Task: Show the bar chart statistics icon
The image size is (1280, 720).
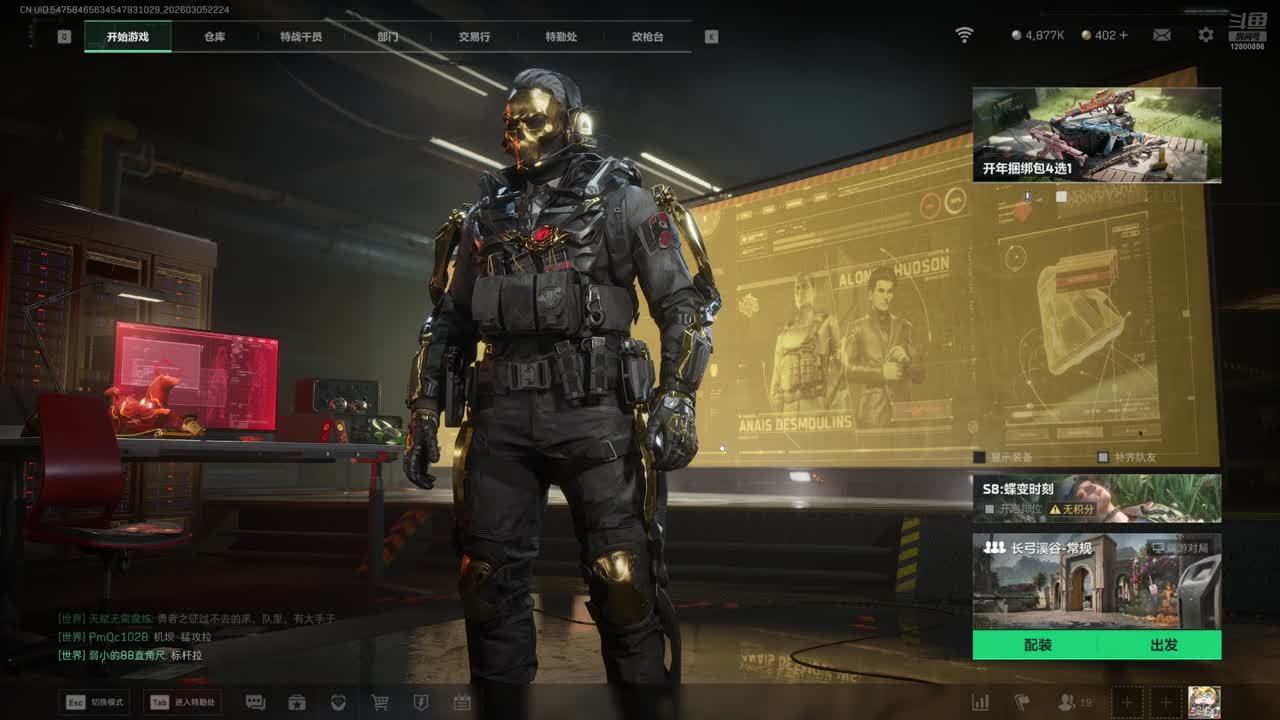Action: [x=981, y=702]
